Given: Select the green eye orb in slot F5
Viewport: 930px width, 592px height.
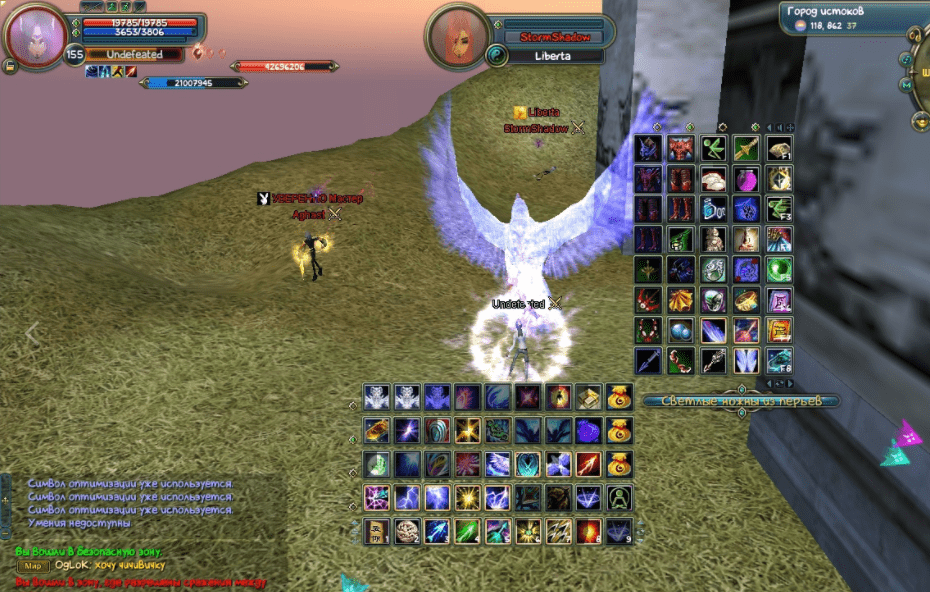Looking at the screenshot, I should pyautogui.click(x=779, y=270).
